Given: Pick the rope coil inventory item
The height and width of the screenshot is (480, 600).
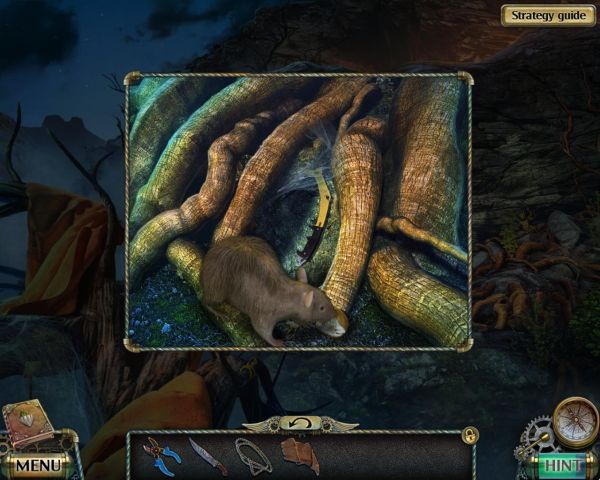Looking at the screenshot, I should tap(253, 454).
